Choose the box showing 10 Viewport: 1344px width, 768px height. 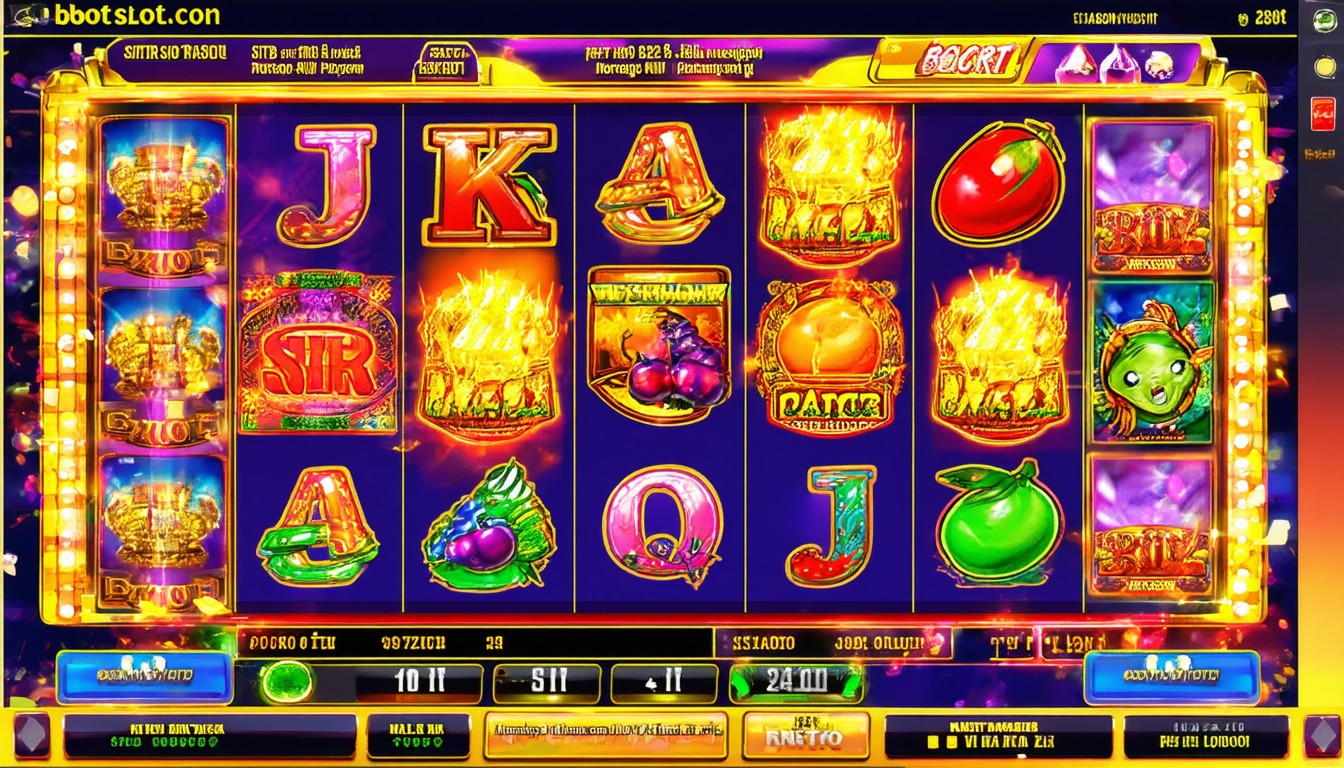[419, 683]
